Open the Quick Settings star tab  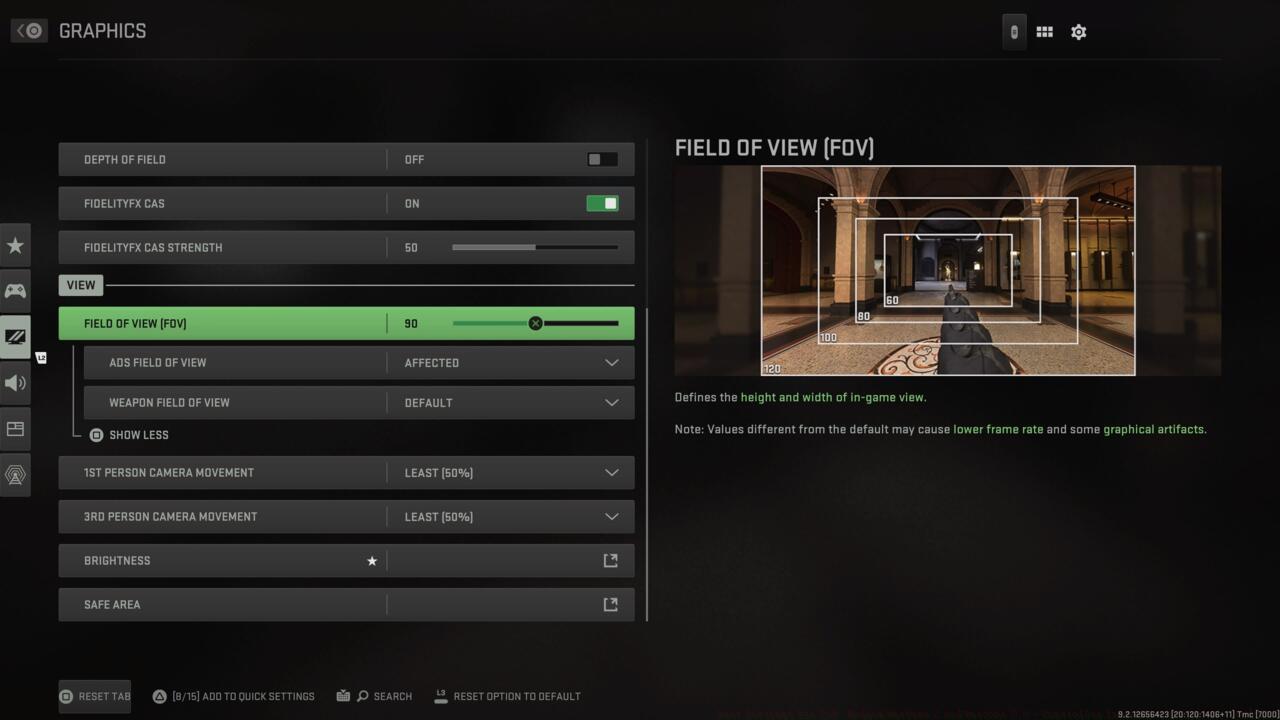pyautogui.click(x=15, y=244)
